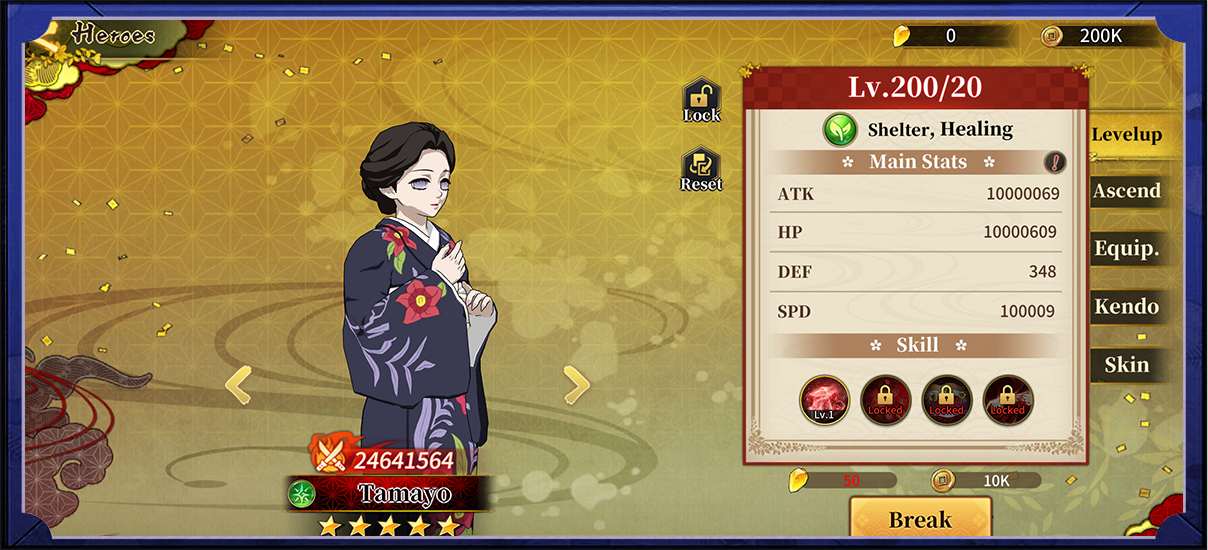Toggle the hero Lock icon

(x=701, y=101)
